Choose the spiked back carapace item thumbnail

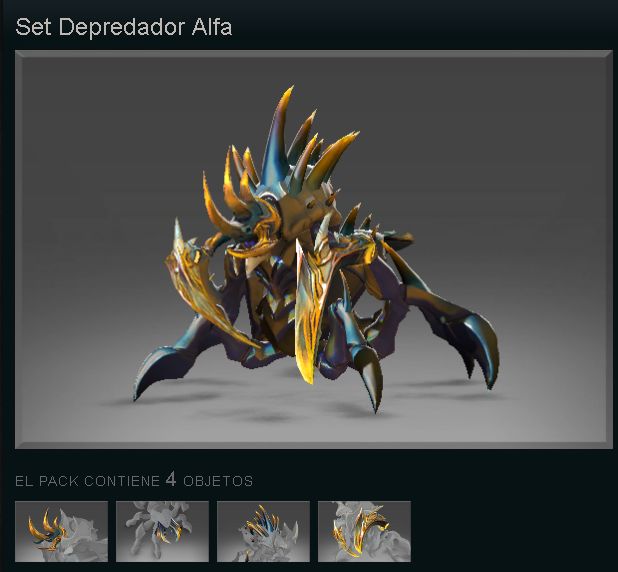point(263,531)
